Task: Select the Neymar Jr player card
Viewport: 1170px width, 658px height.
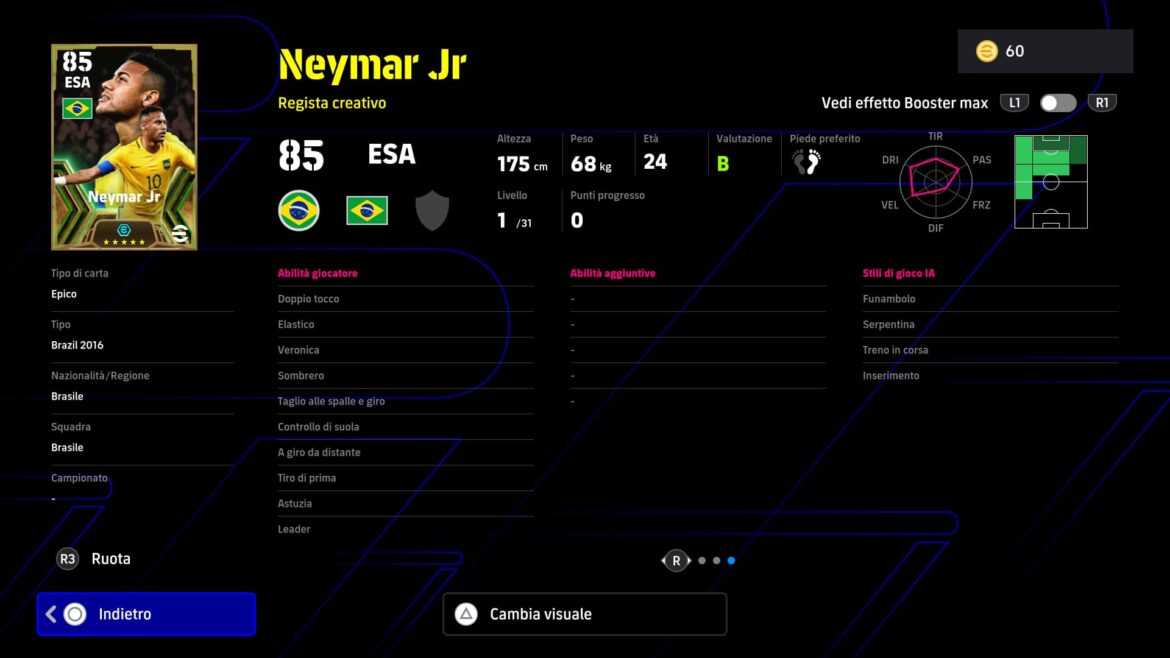Action: tap(124, 146)
